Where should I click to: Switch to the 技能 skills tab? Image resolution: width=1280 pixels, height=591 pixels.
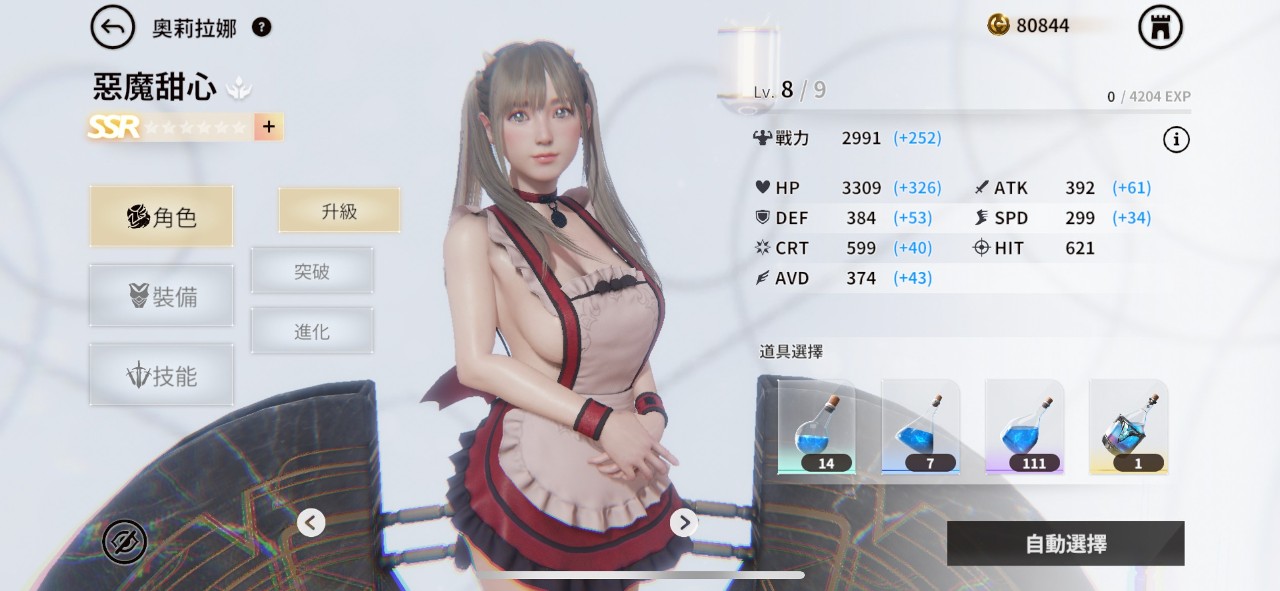click(161, 376)
